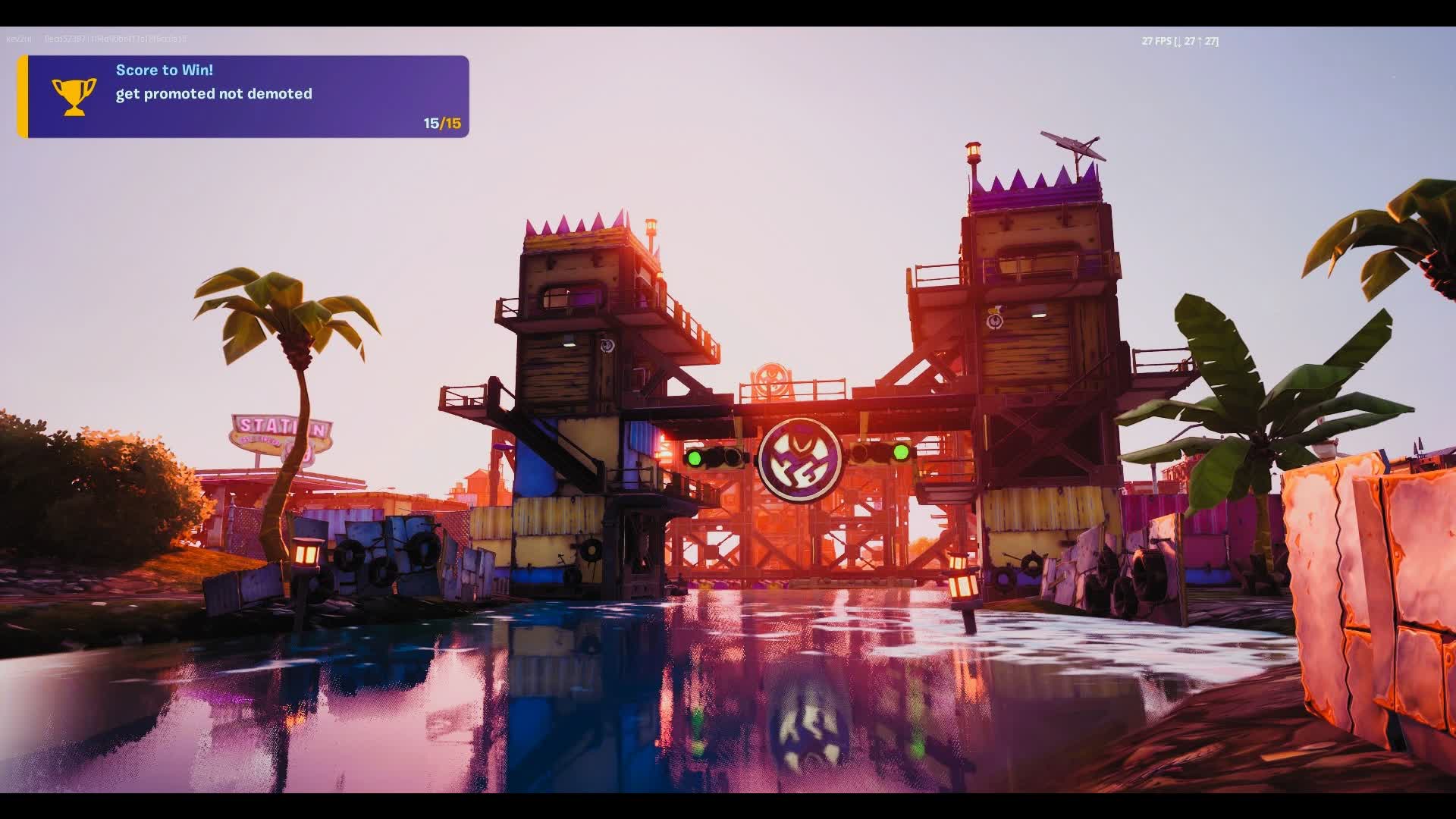Click the get promoted not demoted objective text

213,94
